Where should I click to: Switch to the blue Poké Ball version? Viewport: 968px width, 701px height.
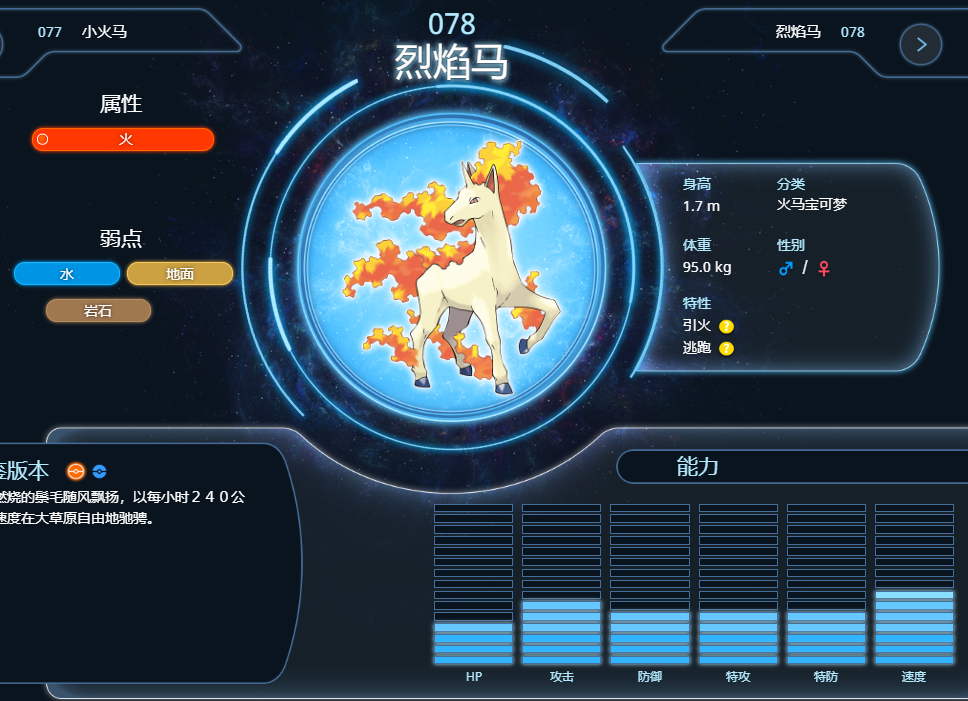tap(99, 472)
